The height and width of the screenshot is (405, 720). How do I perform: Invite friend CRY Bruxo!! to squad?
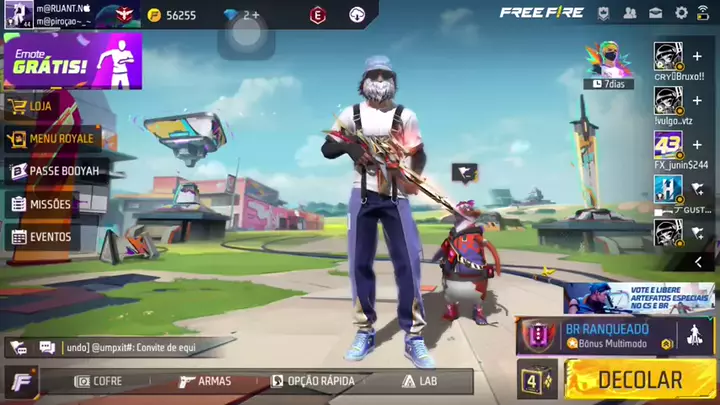point(697,57)
